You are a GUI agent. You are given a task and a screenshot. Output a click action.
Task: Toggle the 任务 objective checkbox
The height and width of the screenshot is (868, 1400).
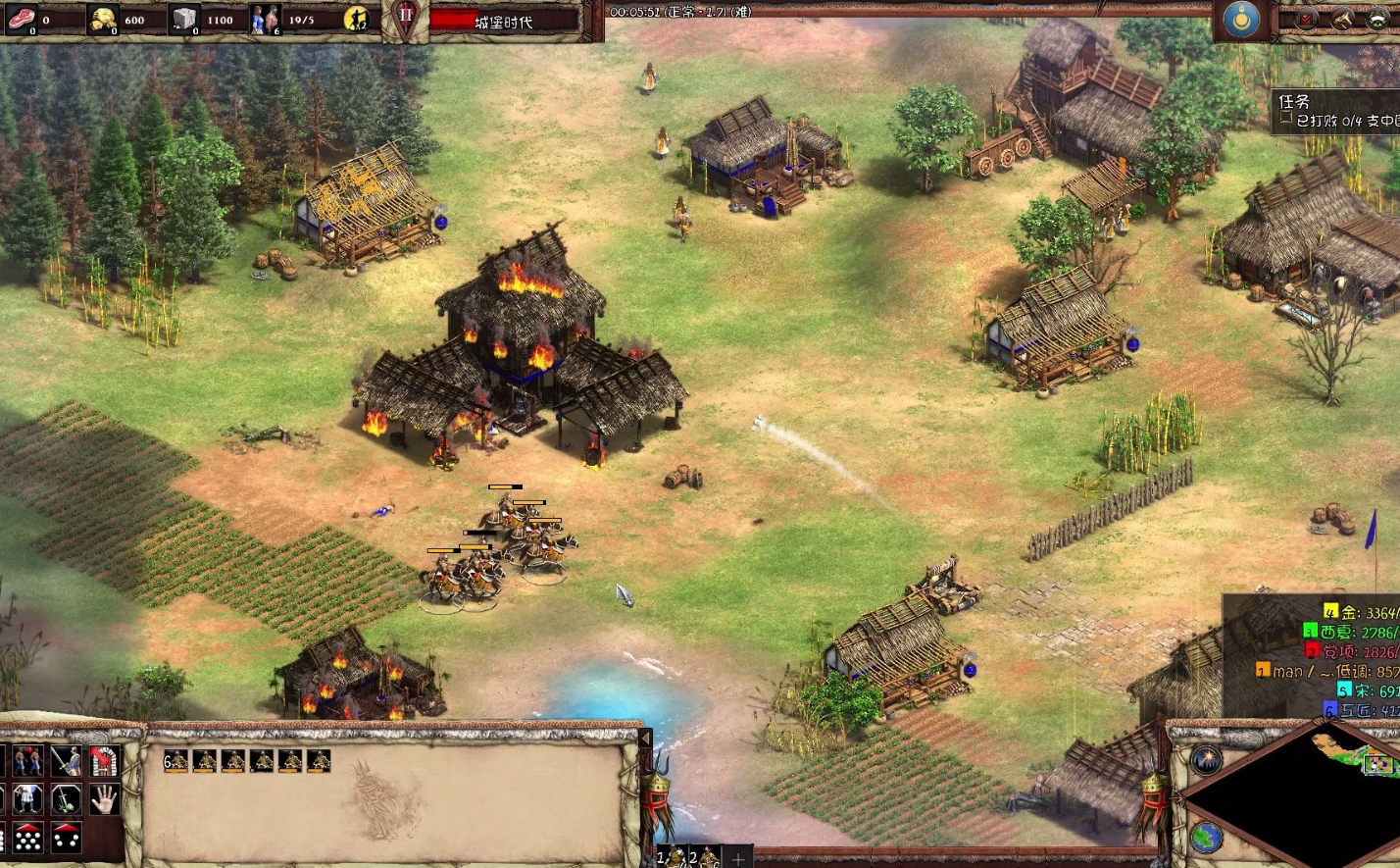(x=1285, y=119)
